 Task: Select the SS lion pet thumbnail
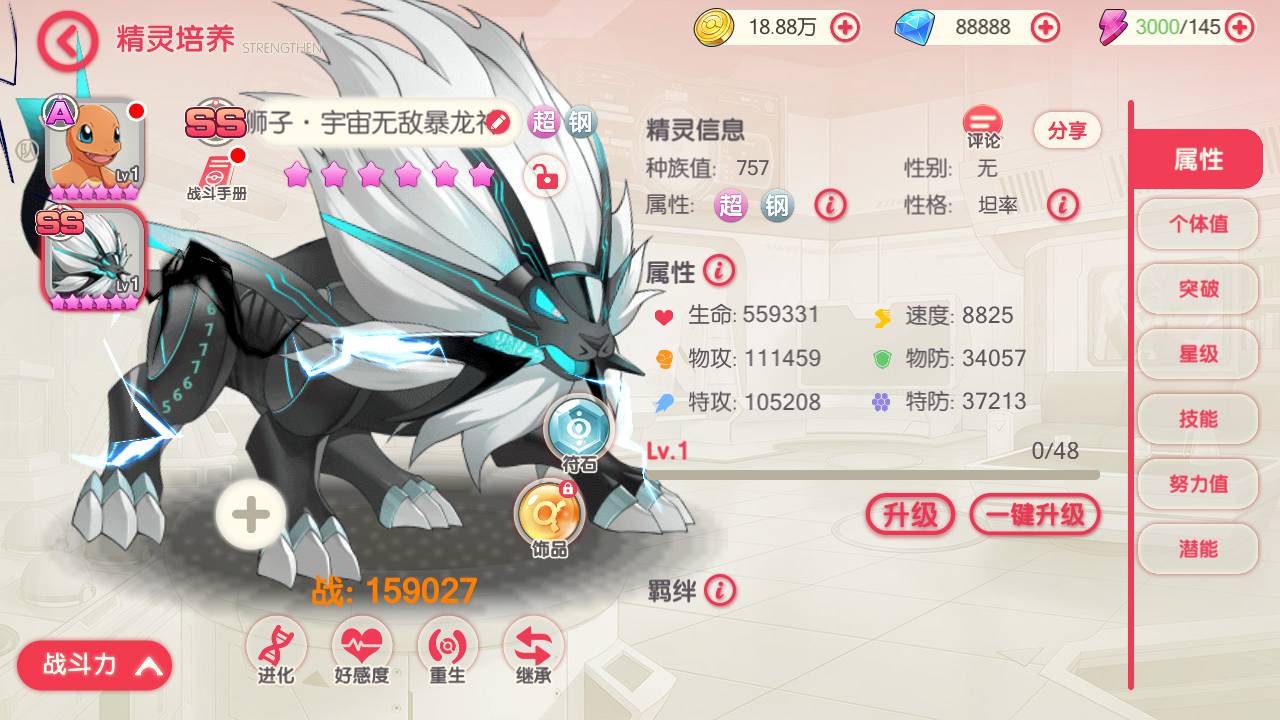pyautogui.click(x=93, y=260)
